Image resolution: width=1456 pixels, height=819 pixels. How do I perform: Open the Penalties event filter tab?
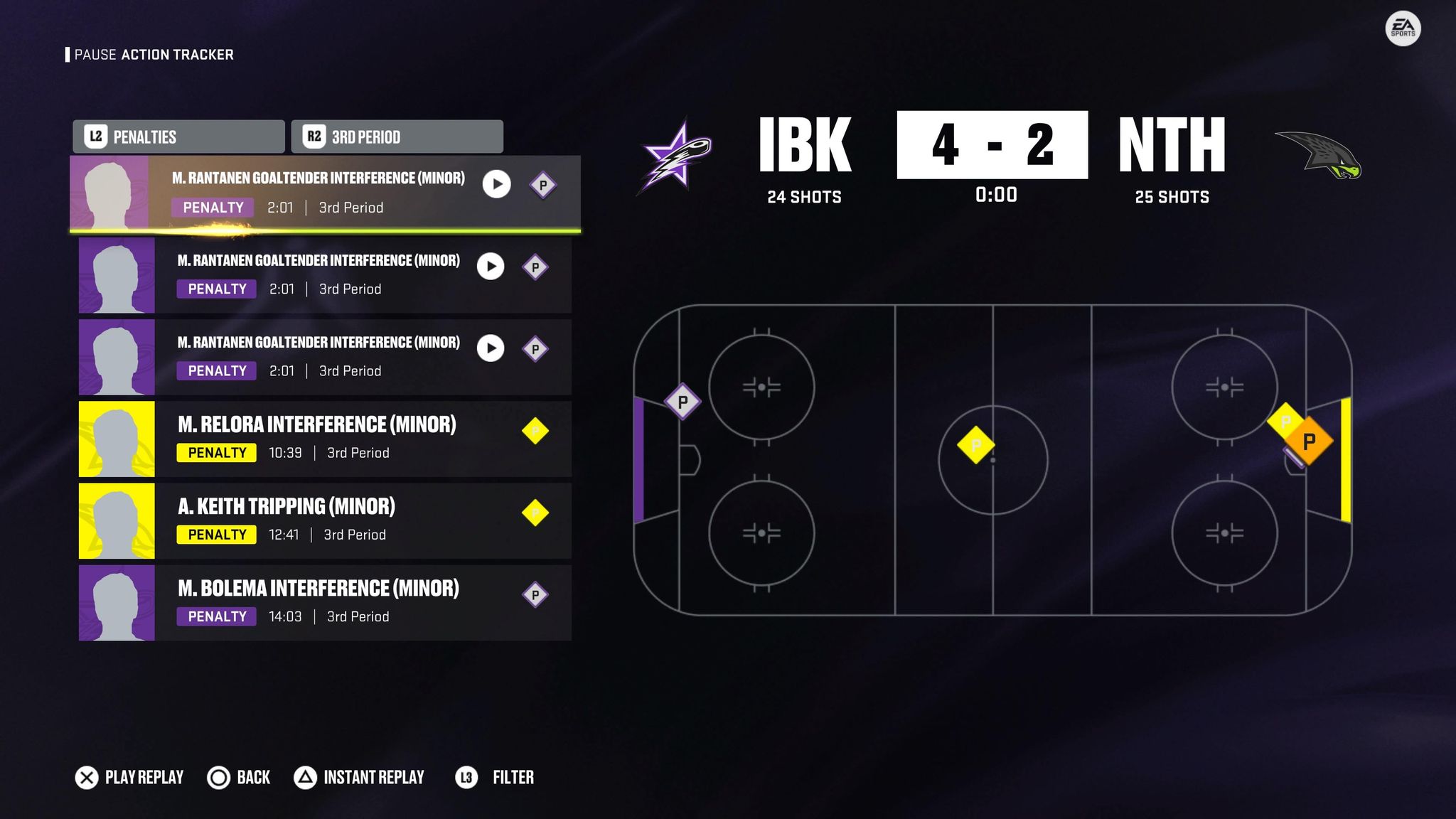pyautogui.click(x=178, y=136)
